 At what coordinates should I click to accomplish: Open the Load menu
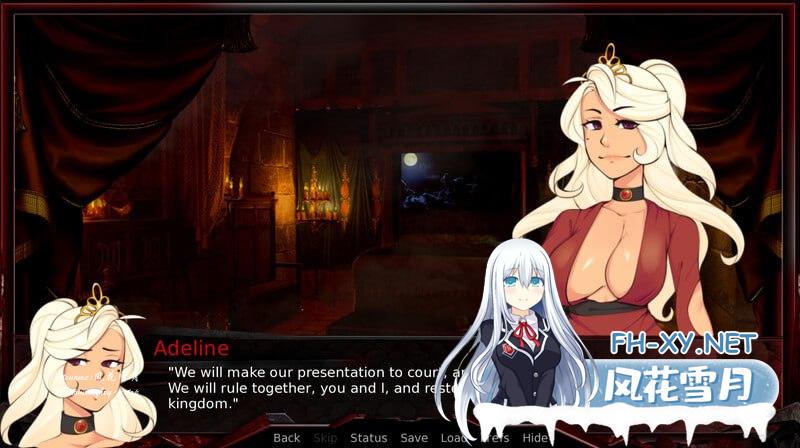click(453, 438)
